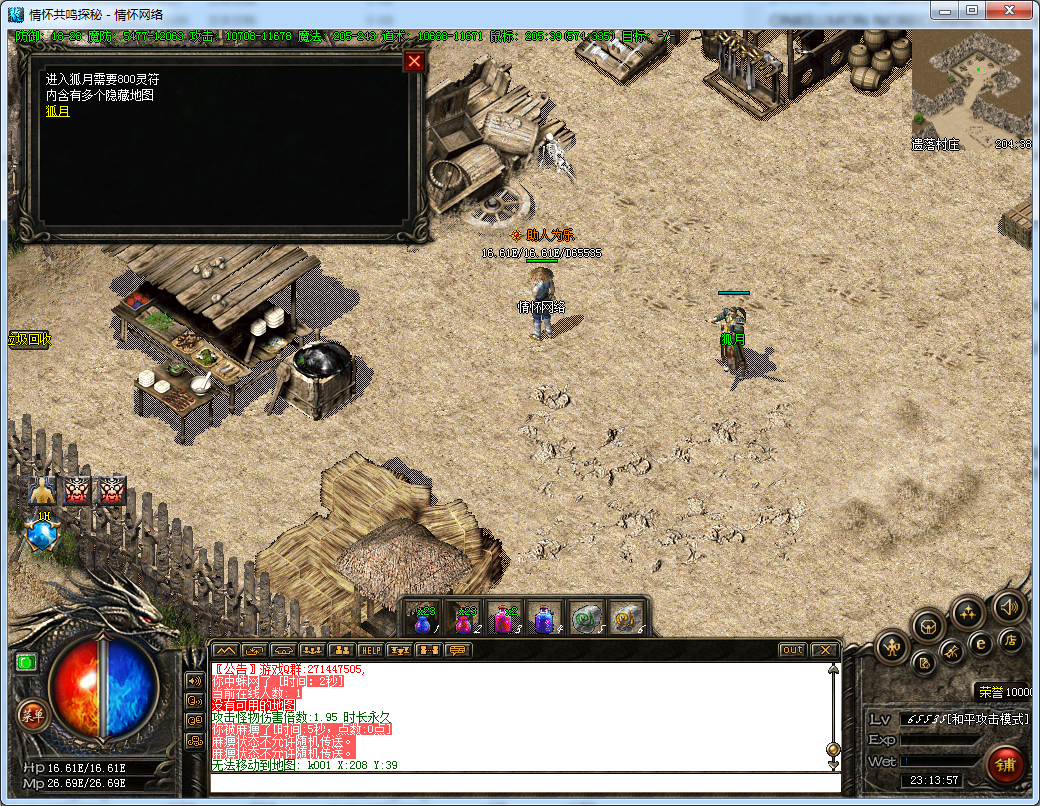Close the 狐月 dialogue panel
This screenshot has width=1040, height=806.
click(x=414, y=62)
